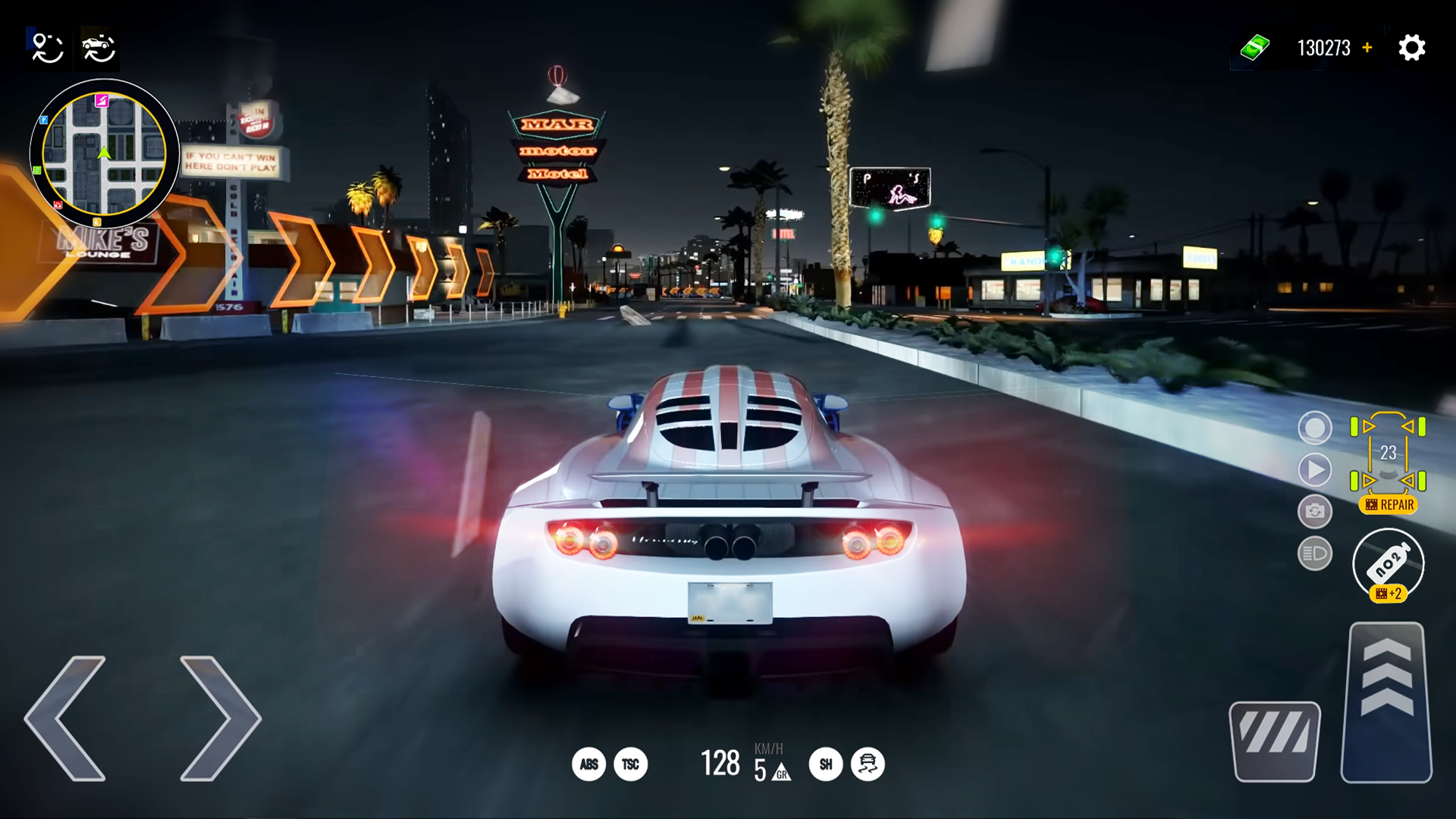Open the settings gear menu
This screenshot has width=1456, height=819.
pyautogui.click(x=1411, y=47)
